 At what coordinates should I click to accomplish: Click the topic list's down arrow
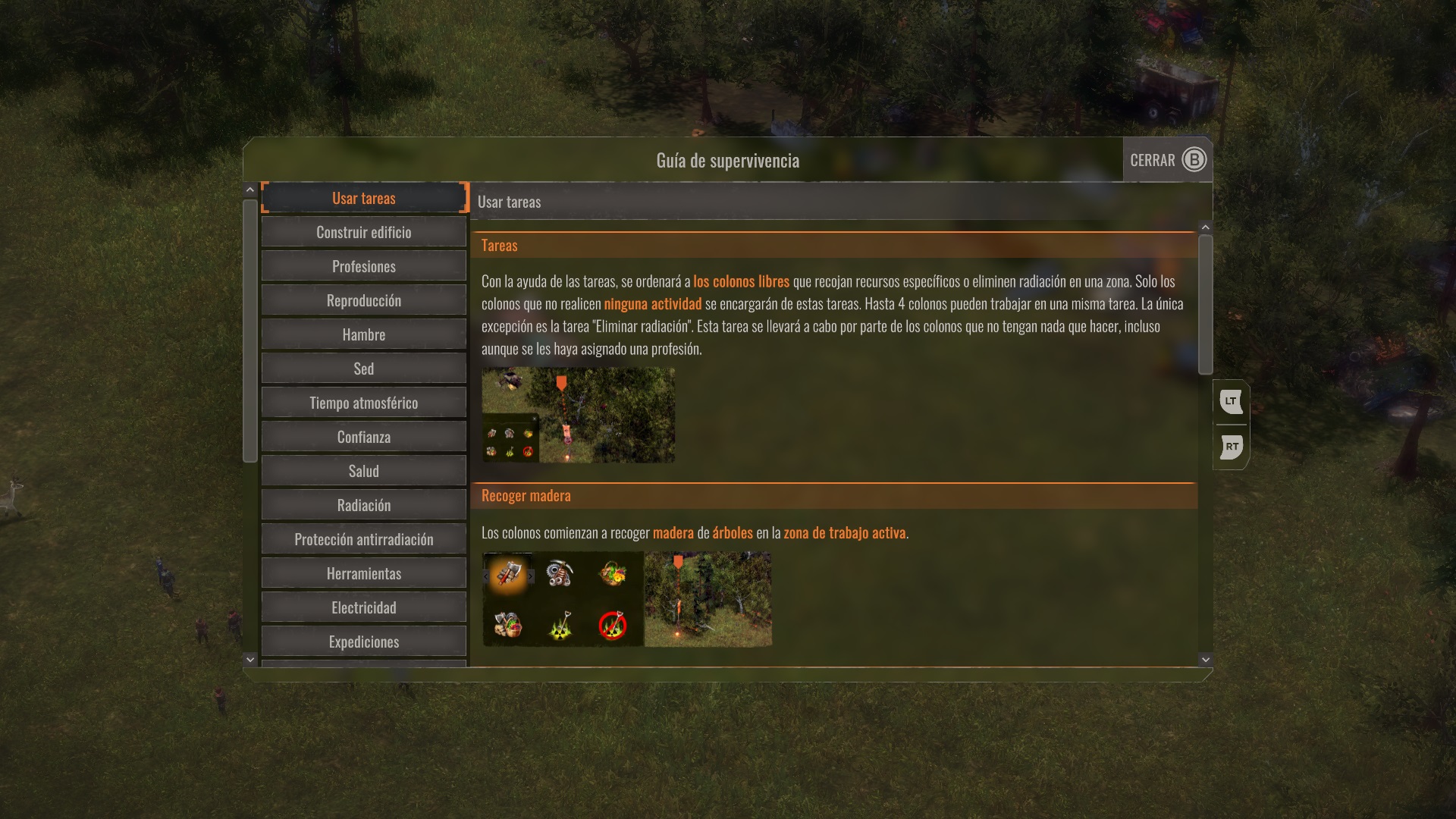point(250,660)
